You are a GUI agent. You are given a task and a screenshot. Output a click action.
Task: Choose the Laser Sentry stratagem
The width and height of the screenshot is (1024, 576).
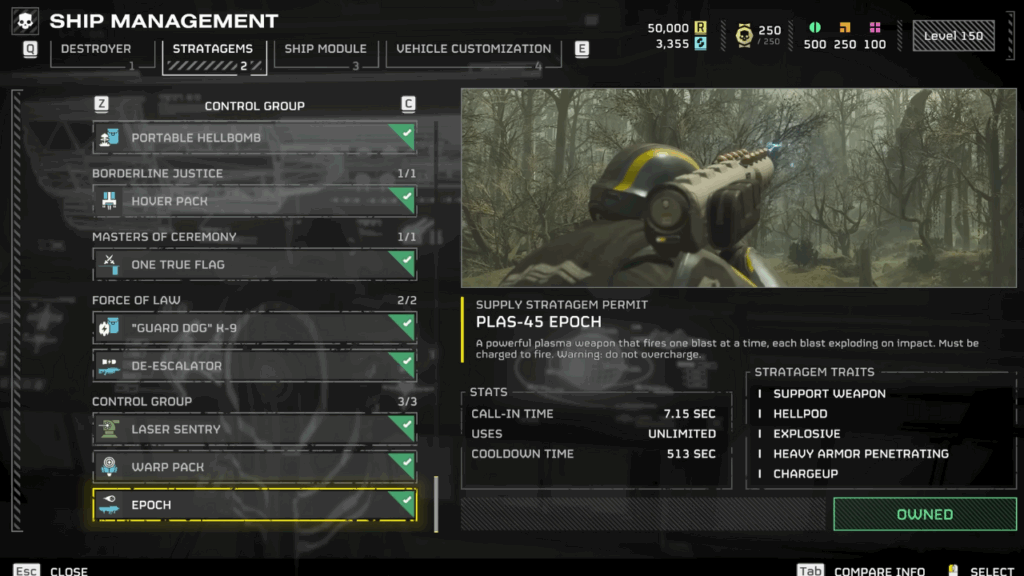point(254,429)
